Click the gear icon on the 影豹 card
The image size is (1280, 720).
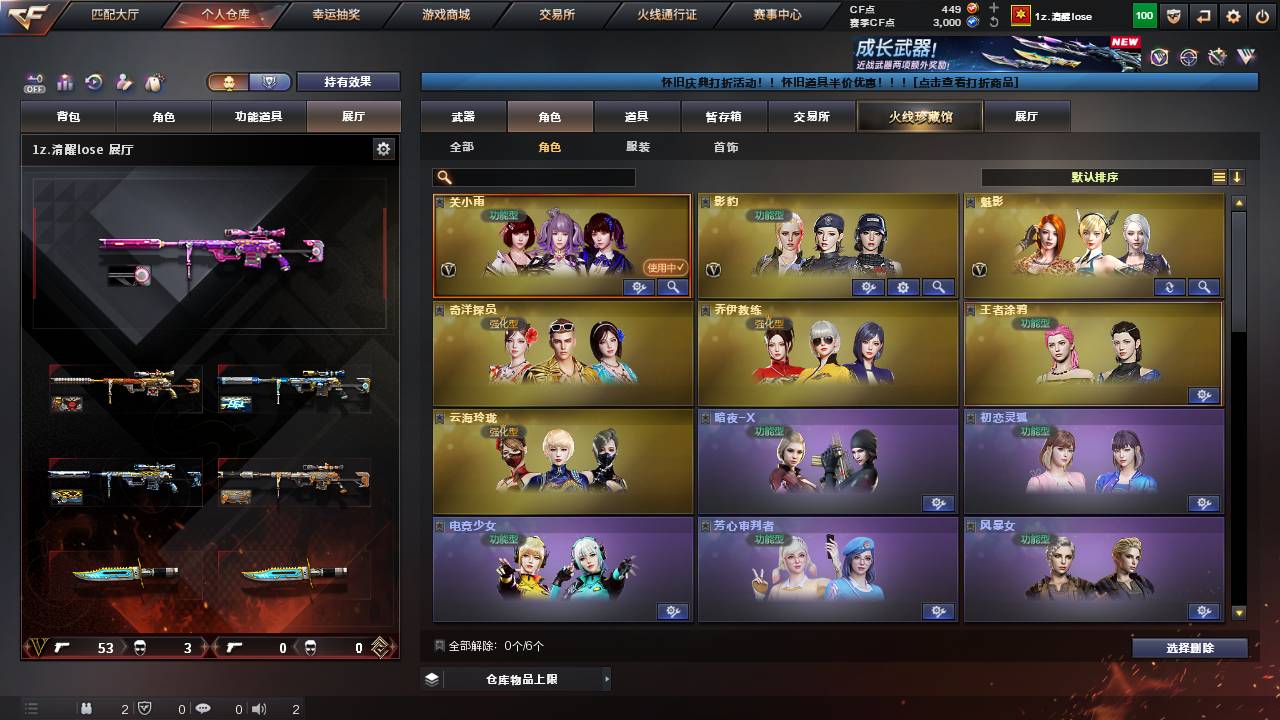pyautogui.click(x=904, y=287)
